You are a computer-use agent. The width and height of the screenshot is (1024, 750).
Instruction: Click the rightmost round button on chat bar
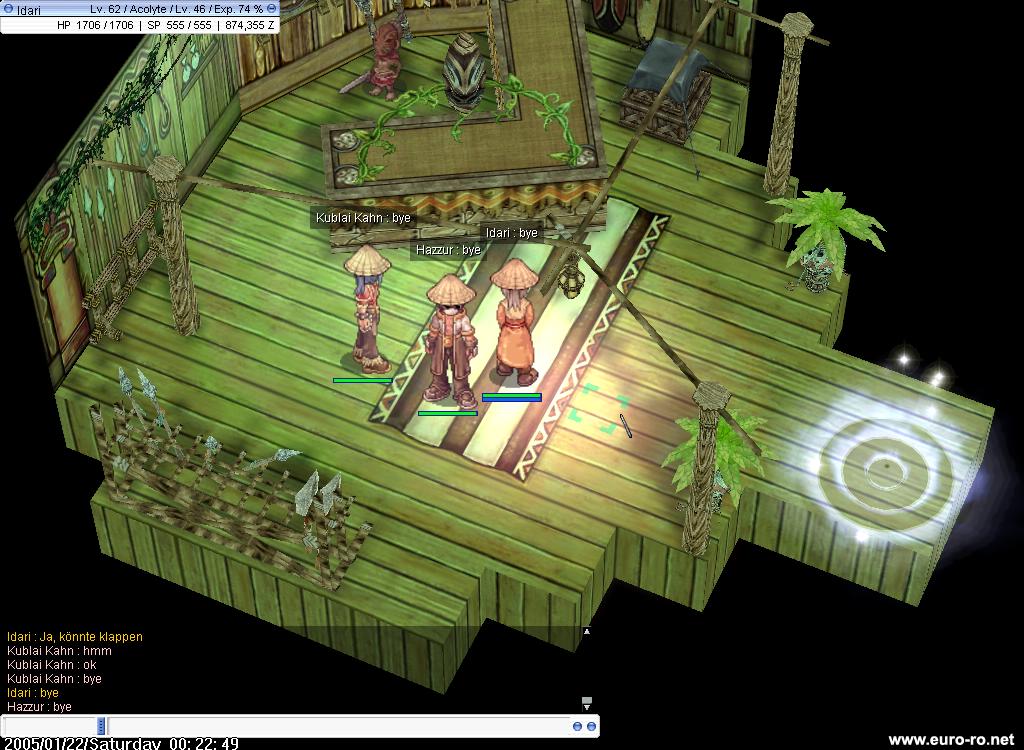pos(591,726)
